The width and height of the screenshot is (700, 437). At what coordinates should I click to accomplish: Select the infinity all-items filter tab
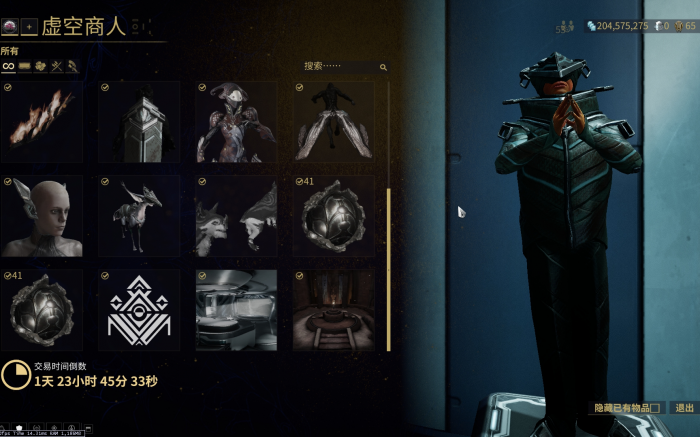pyautogui.click(x=8, y=66)
